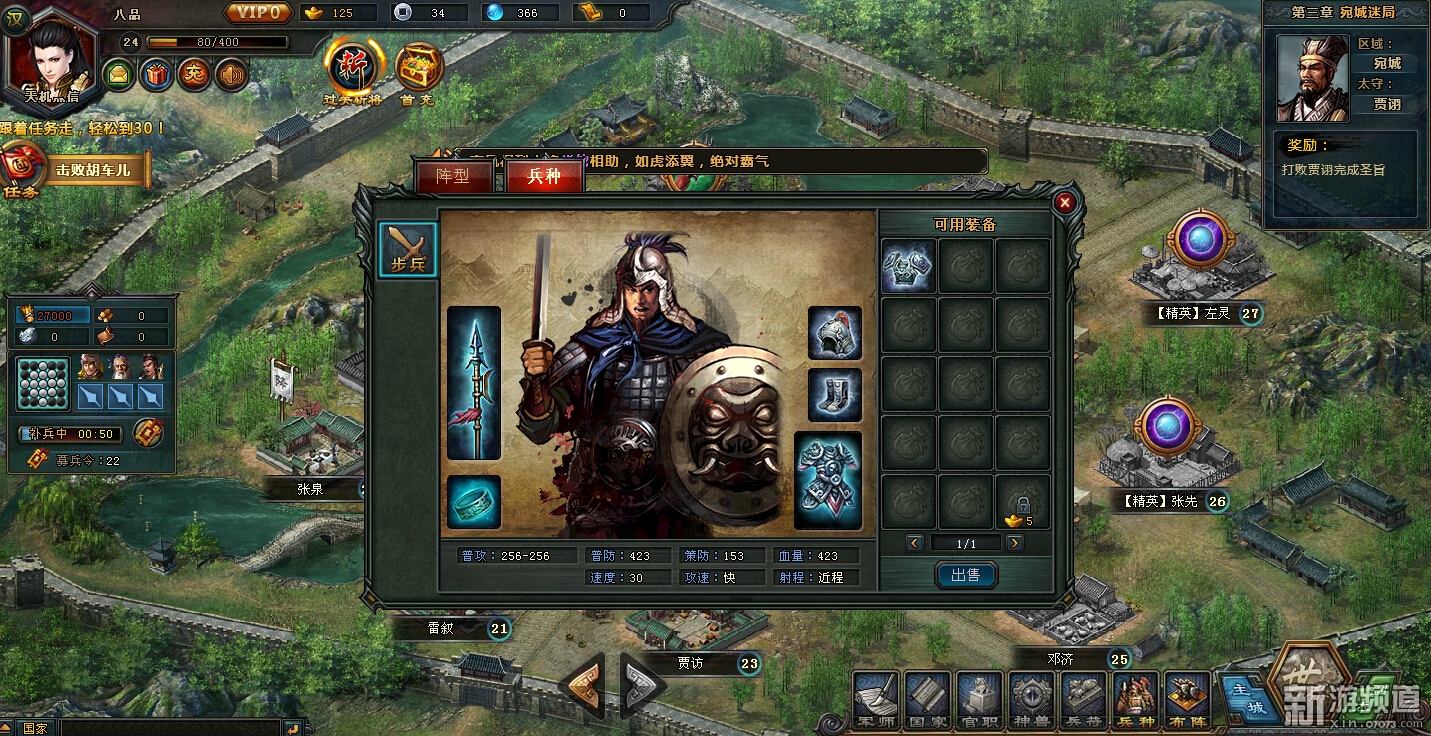The image size is (1431, 736).
Task: Close the troop equipment window
Action: (1065, 202)
